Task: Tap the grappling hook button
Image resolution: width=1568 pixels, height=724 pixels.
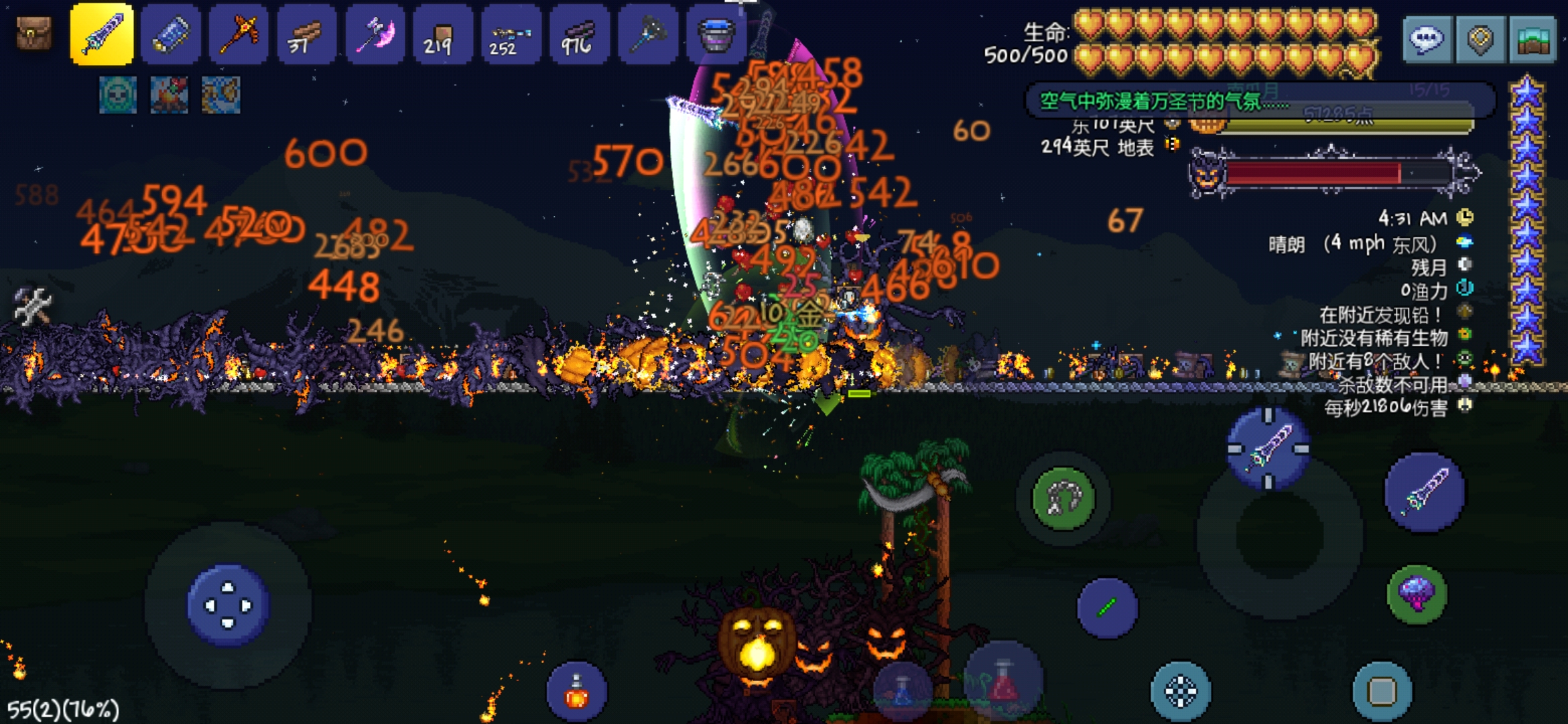Action: pyautogui.click(x=1063, y=498)
